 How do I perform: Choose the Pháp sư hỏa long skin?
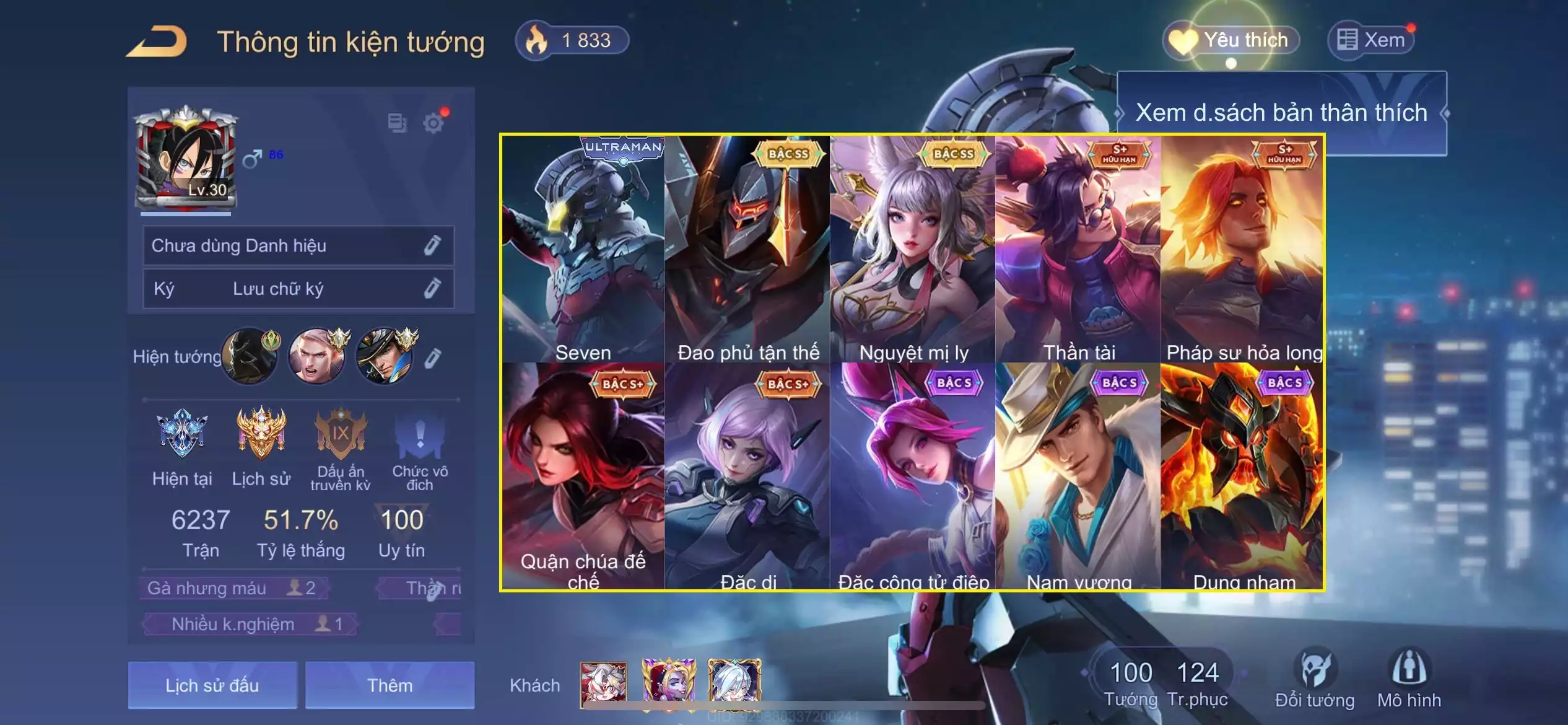(x=1243, y=249)
